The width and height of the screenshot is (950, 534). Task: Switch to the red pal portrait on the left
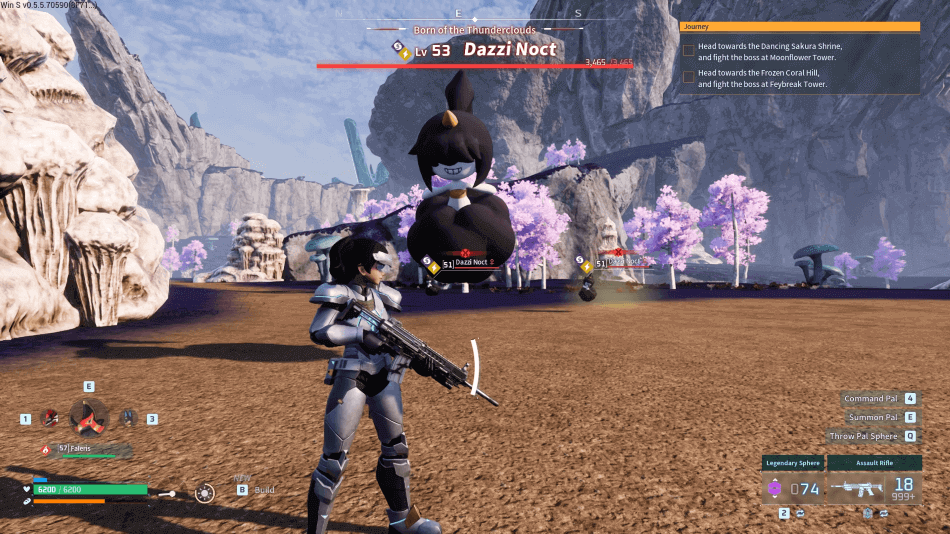49,419
